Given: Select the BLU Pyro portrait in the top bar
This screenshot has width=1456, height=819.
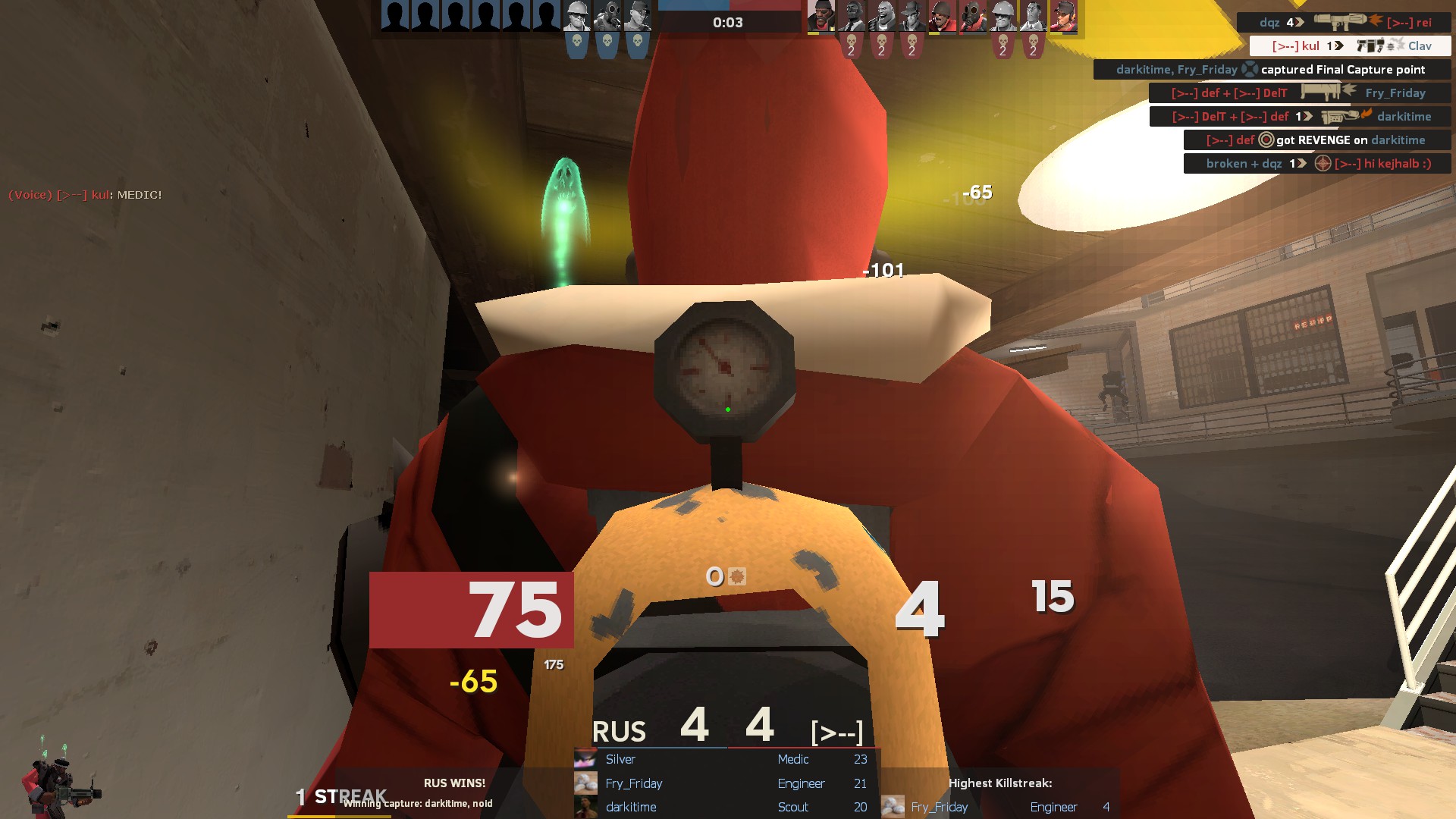Looking at the screenshot, I should (607, 16).
